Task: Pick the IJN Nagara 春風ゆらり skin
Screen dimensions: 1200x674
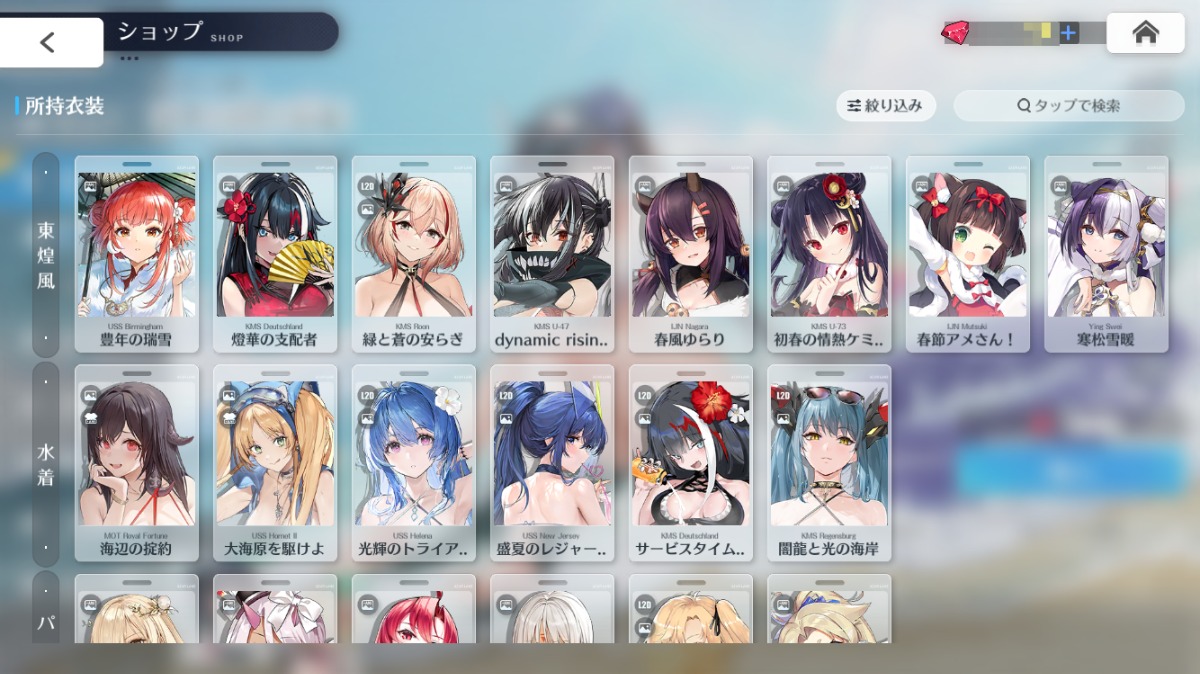Action: [x=690, y=254]
